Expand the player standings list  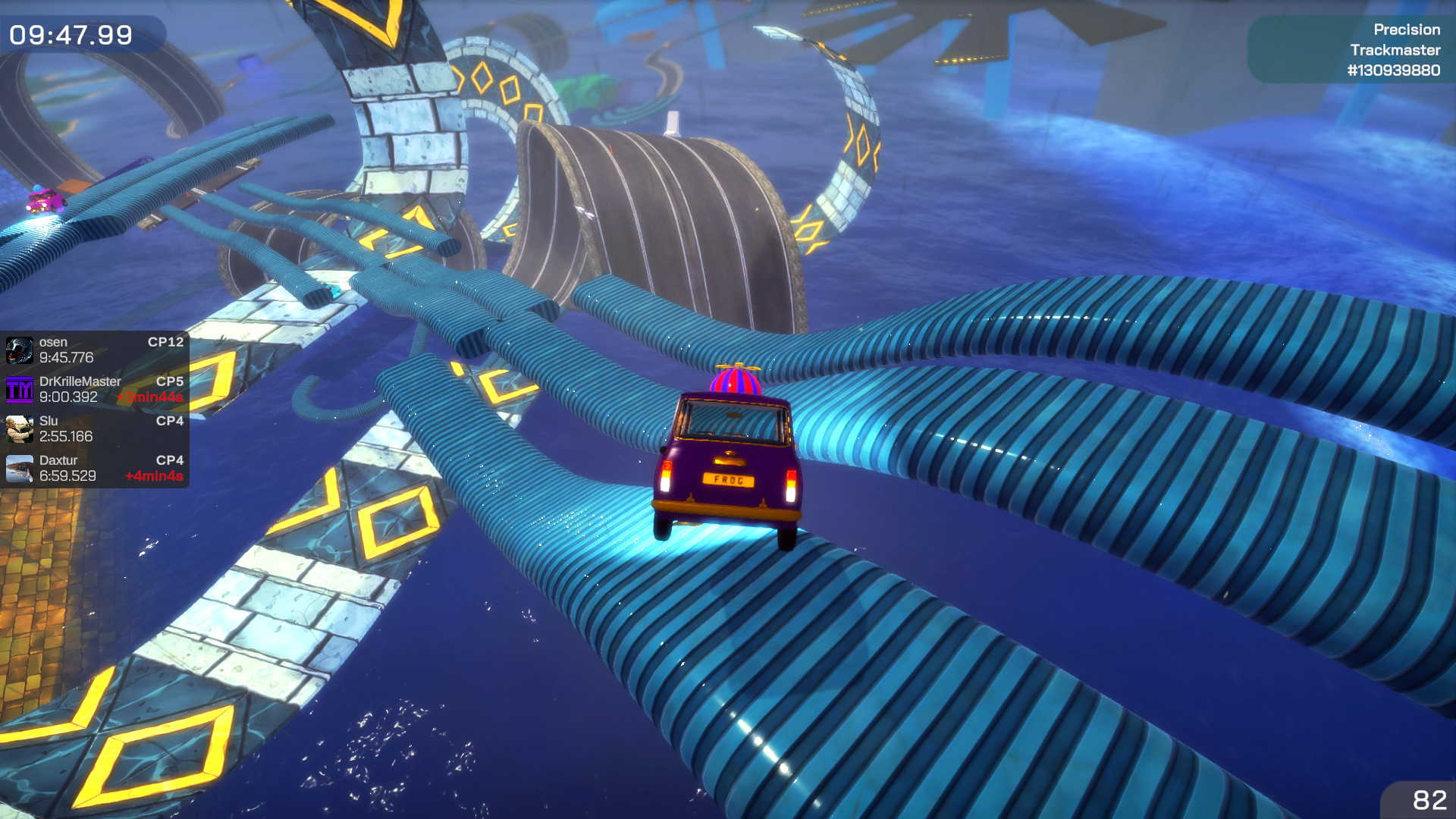tap(95, 409)
